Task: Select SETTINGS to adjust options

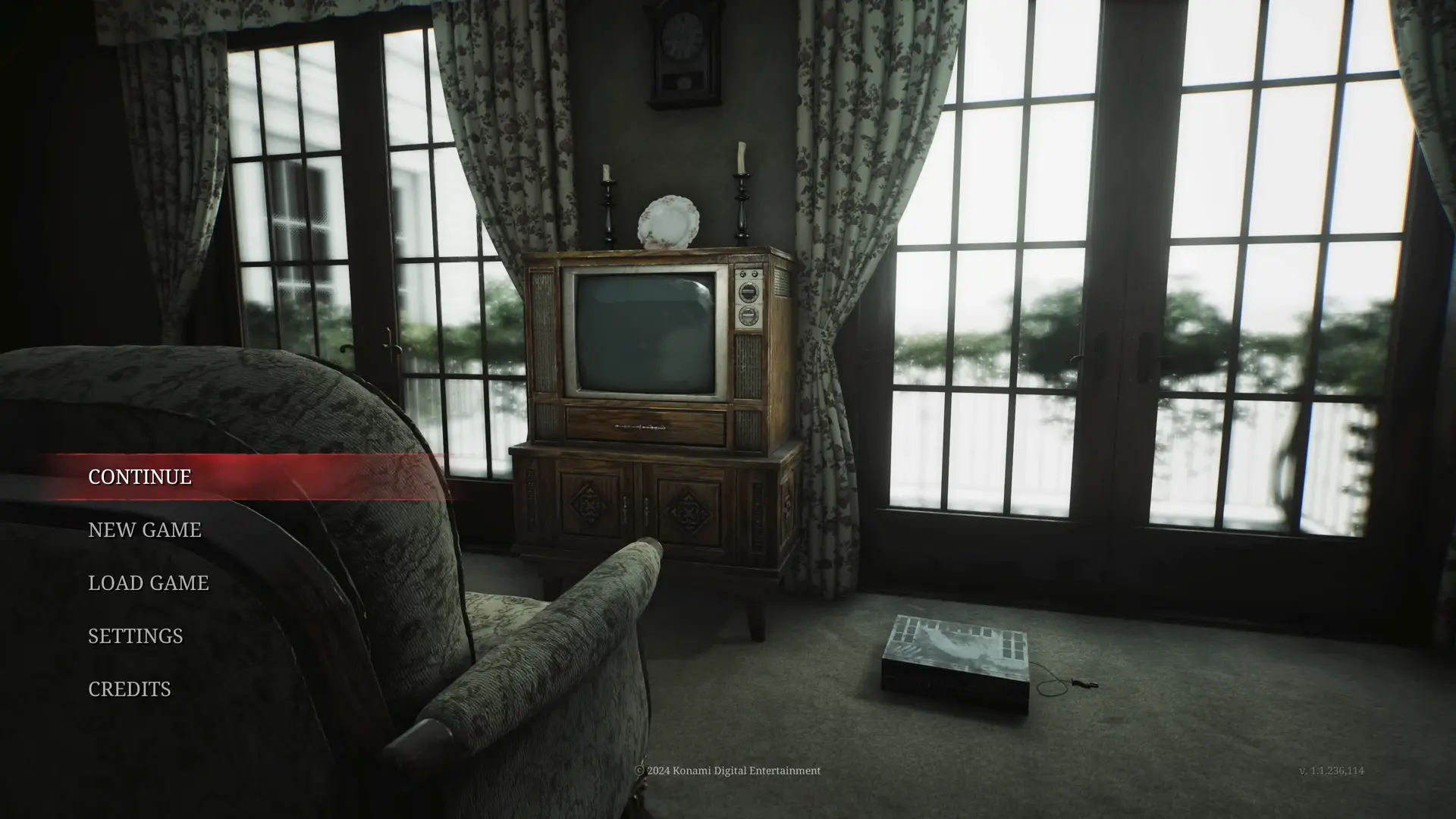Action: point(135,636)
